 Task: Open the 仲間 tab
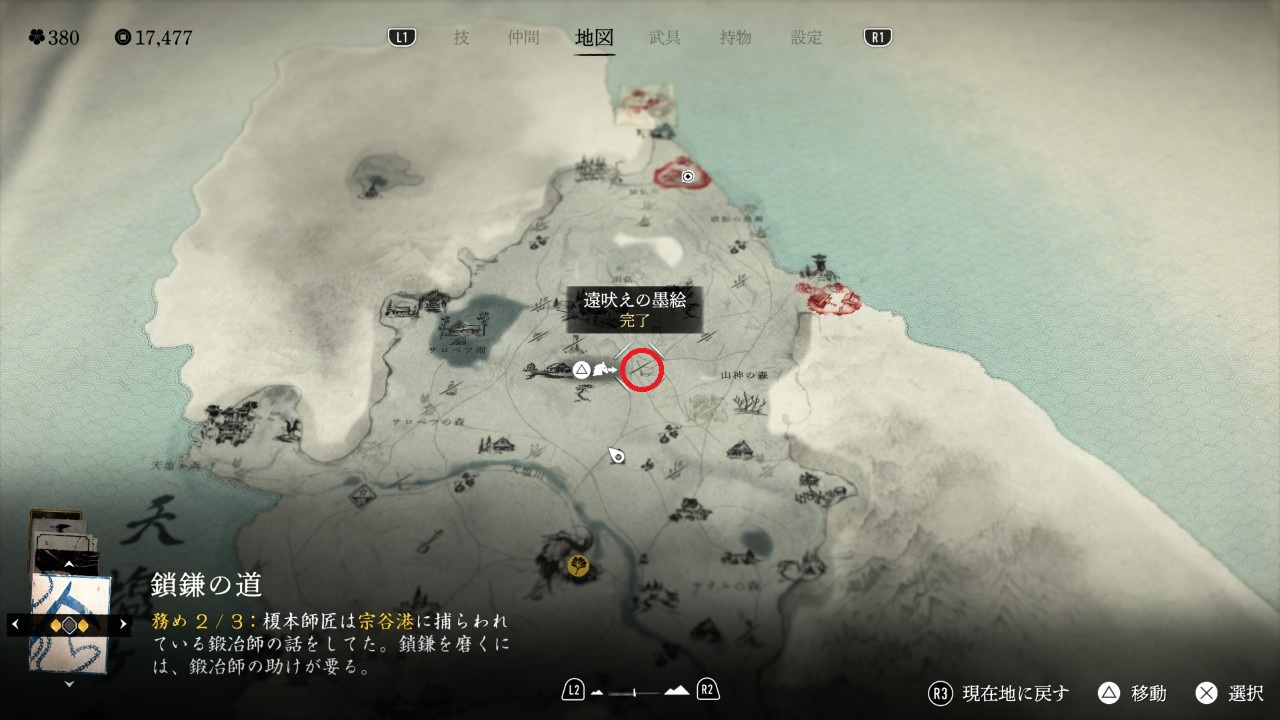523,38
